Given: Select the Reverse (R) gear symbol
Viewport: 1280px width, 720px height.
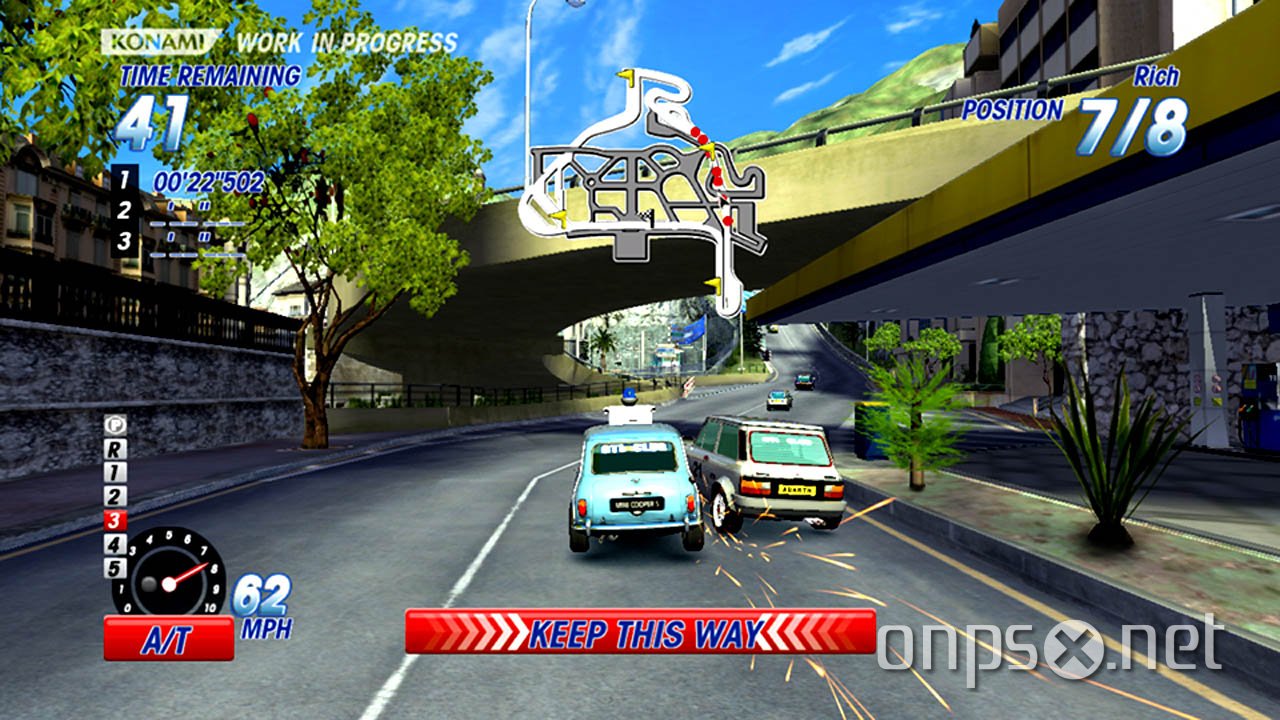Looking at the screenshot, I should click(117, 447).
